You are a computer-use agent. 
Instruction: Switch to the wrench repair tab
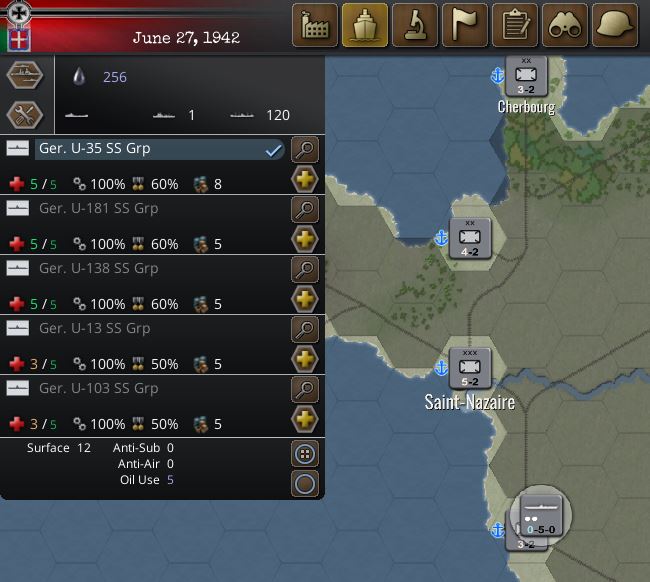point(25,115)
